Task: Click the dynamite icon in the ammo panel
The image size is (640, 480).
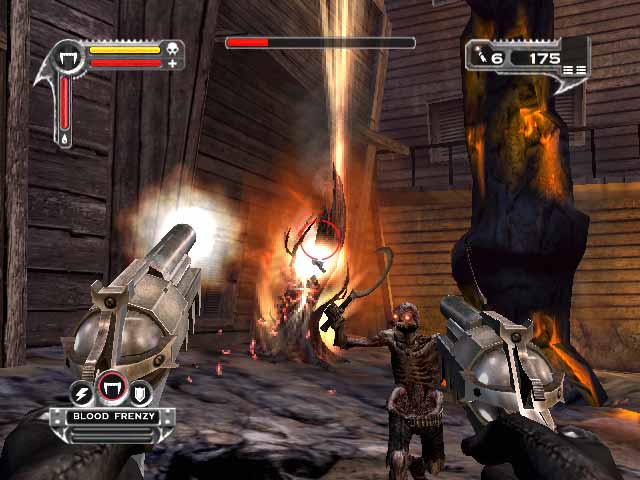Action: click(x=481, y=58)
